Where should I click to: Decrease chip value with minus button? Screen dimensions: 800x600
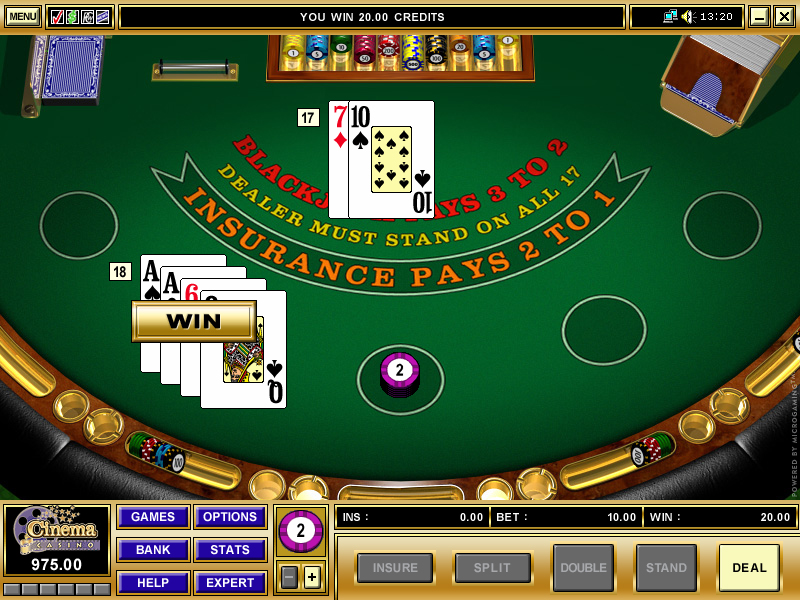pos(289,577)
